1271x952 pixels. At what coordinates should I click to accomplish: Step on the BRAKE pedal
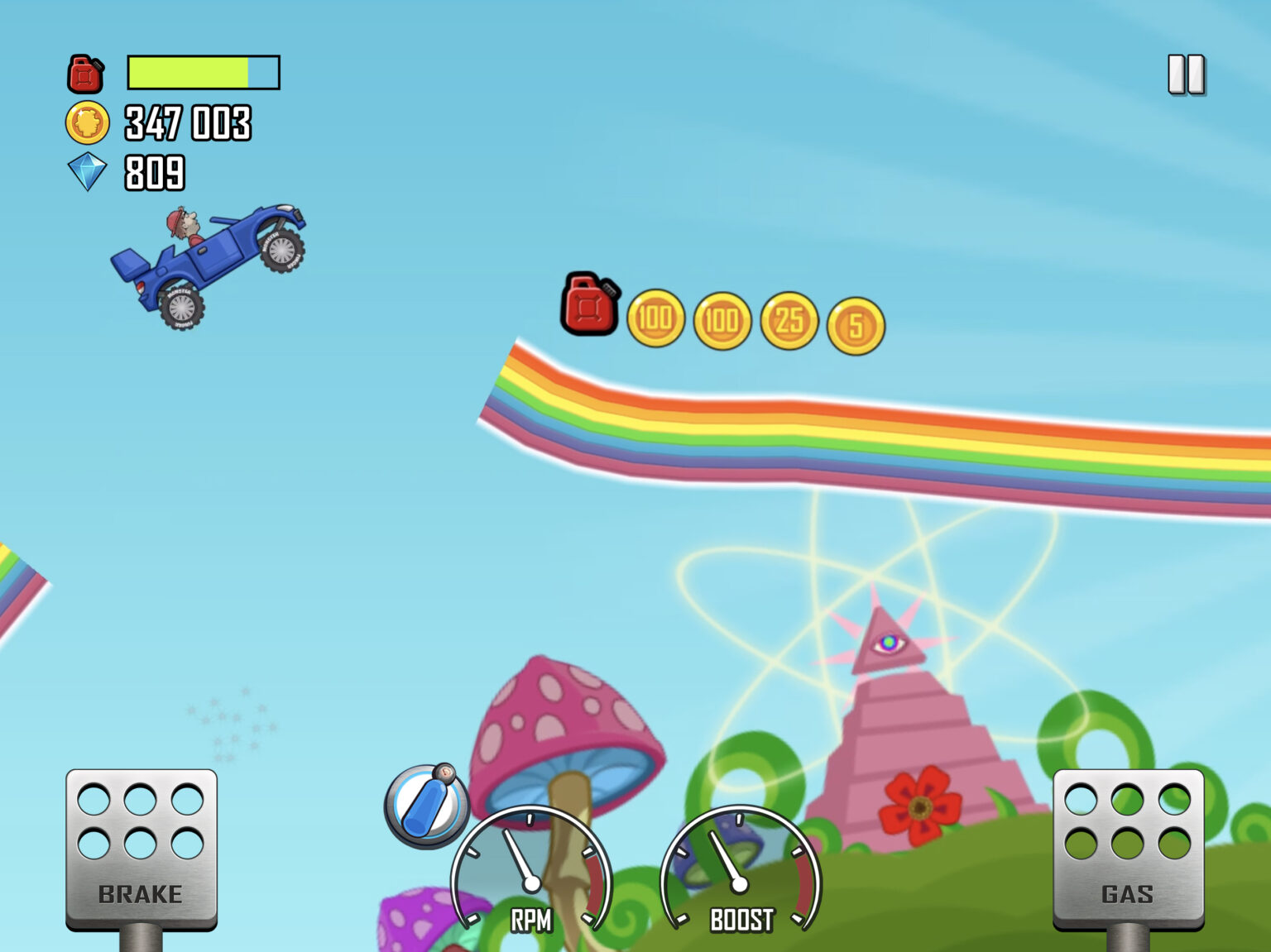[141, 849]
